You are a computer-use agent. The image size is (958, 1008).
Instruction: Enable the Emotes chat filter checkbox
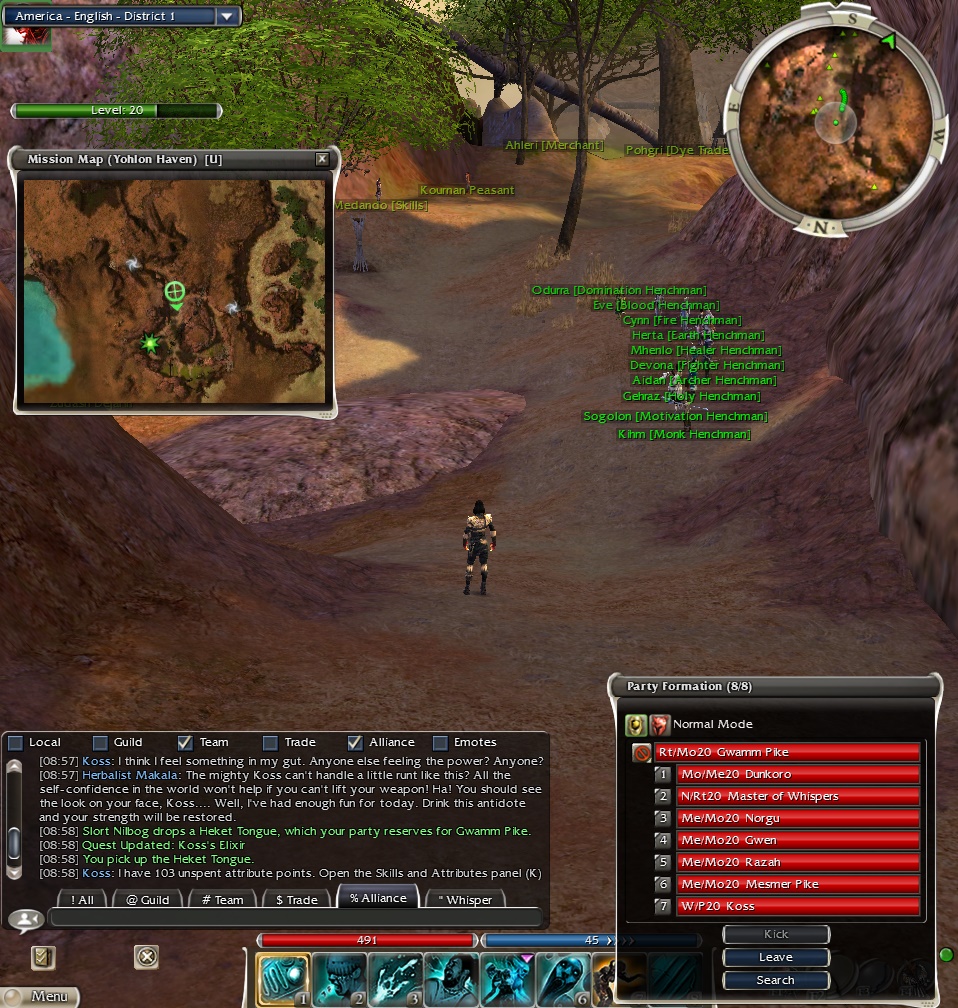(x=440, y=743)
